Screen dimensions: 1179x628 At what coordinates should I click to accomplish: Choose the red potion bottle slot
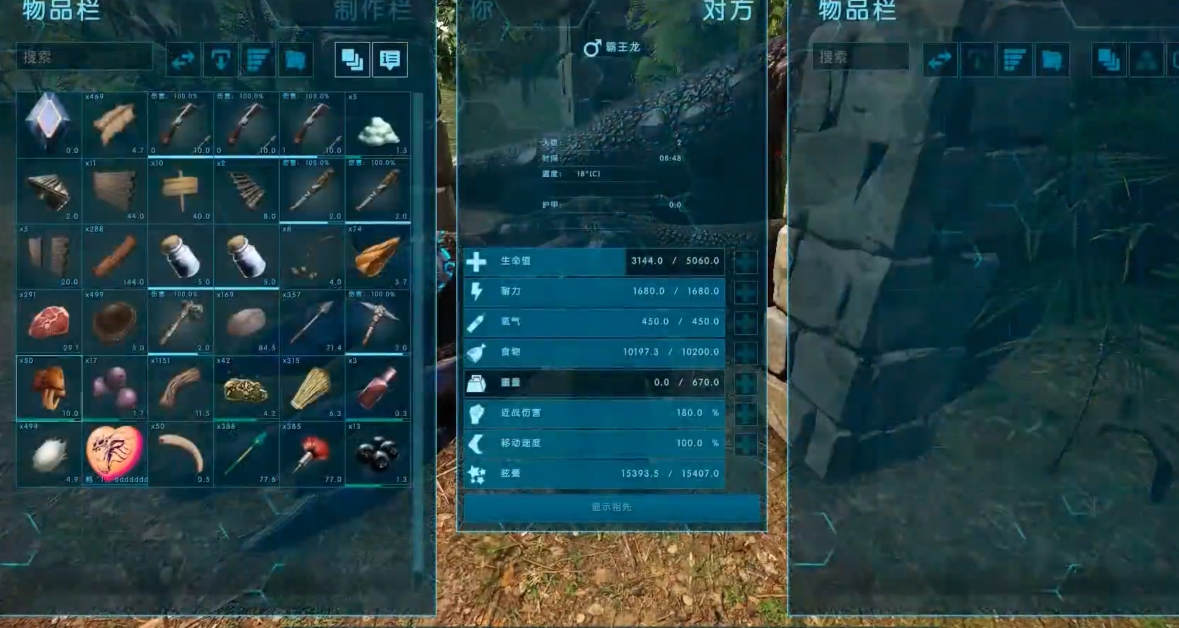(378, 387)
